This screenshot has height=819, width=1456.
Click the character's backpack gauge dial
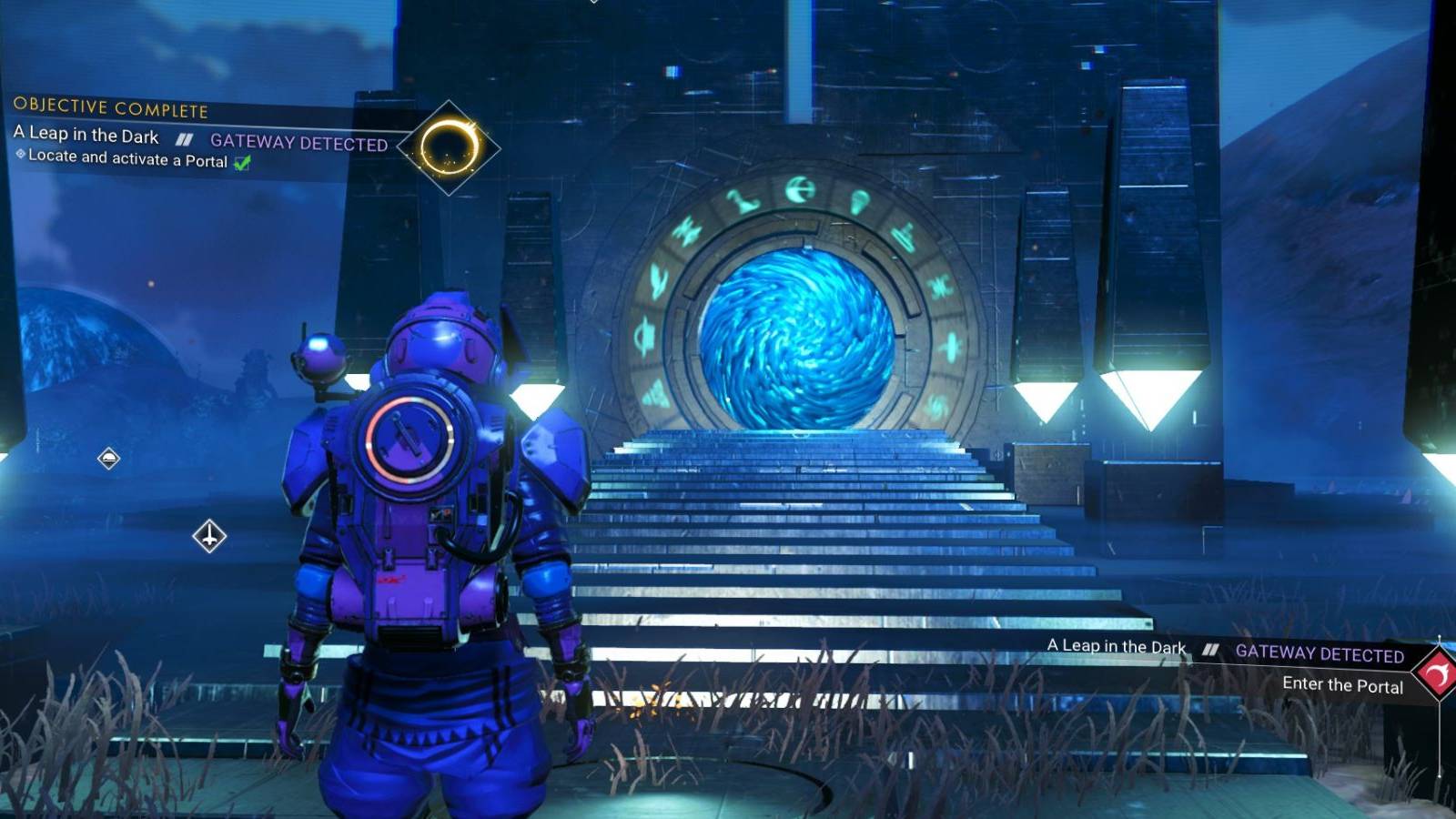pyautogui.click(x=411, y=443)
